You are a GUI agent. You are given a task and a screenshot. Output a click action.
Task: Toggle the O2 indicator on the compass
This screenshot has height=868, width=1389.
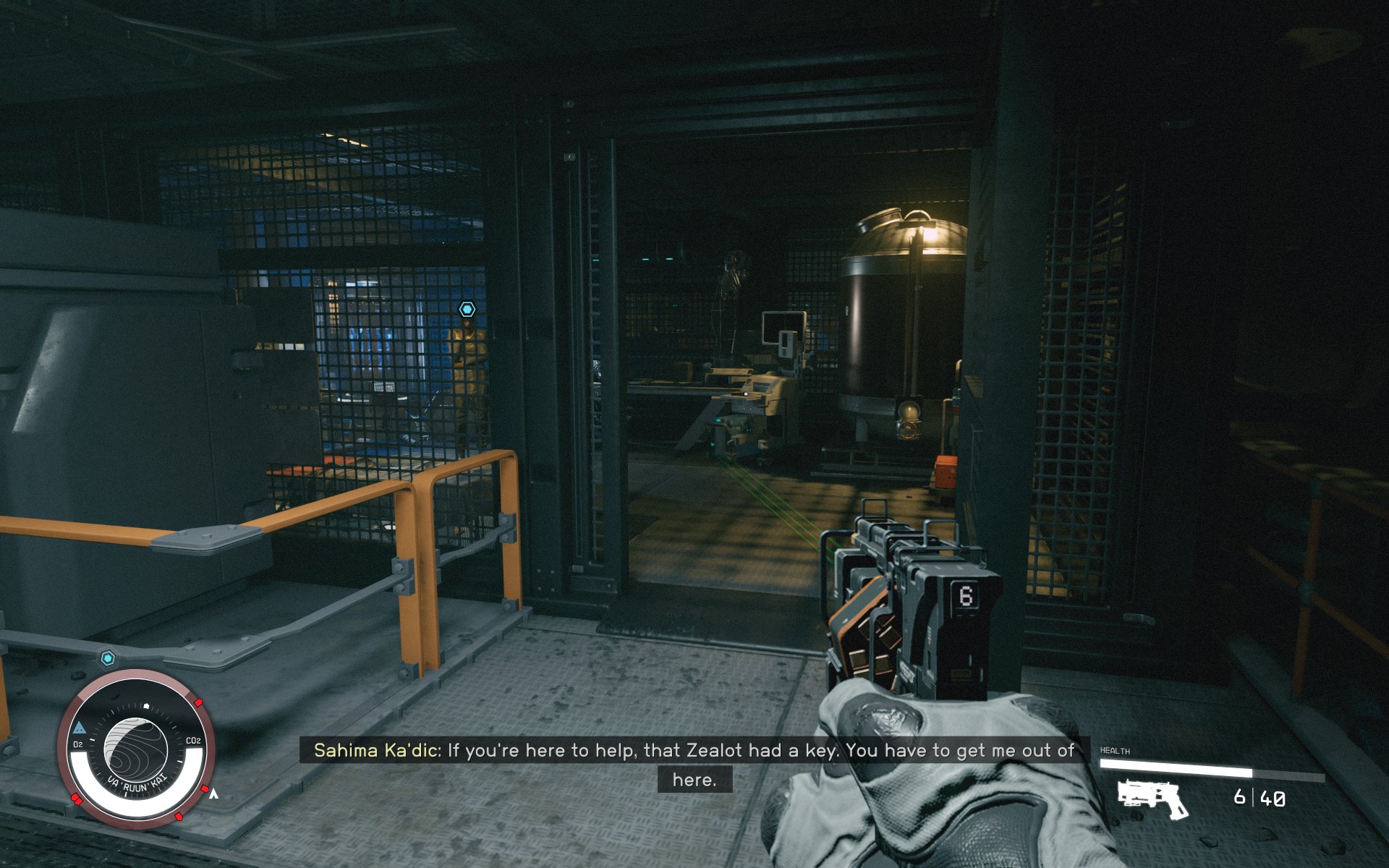pyautogui.click(x=78, y=743)
